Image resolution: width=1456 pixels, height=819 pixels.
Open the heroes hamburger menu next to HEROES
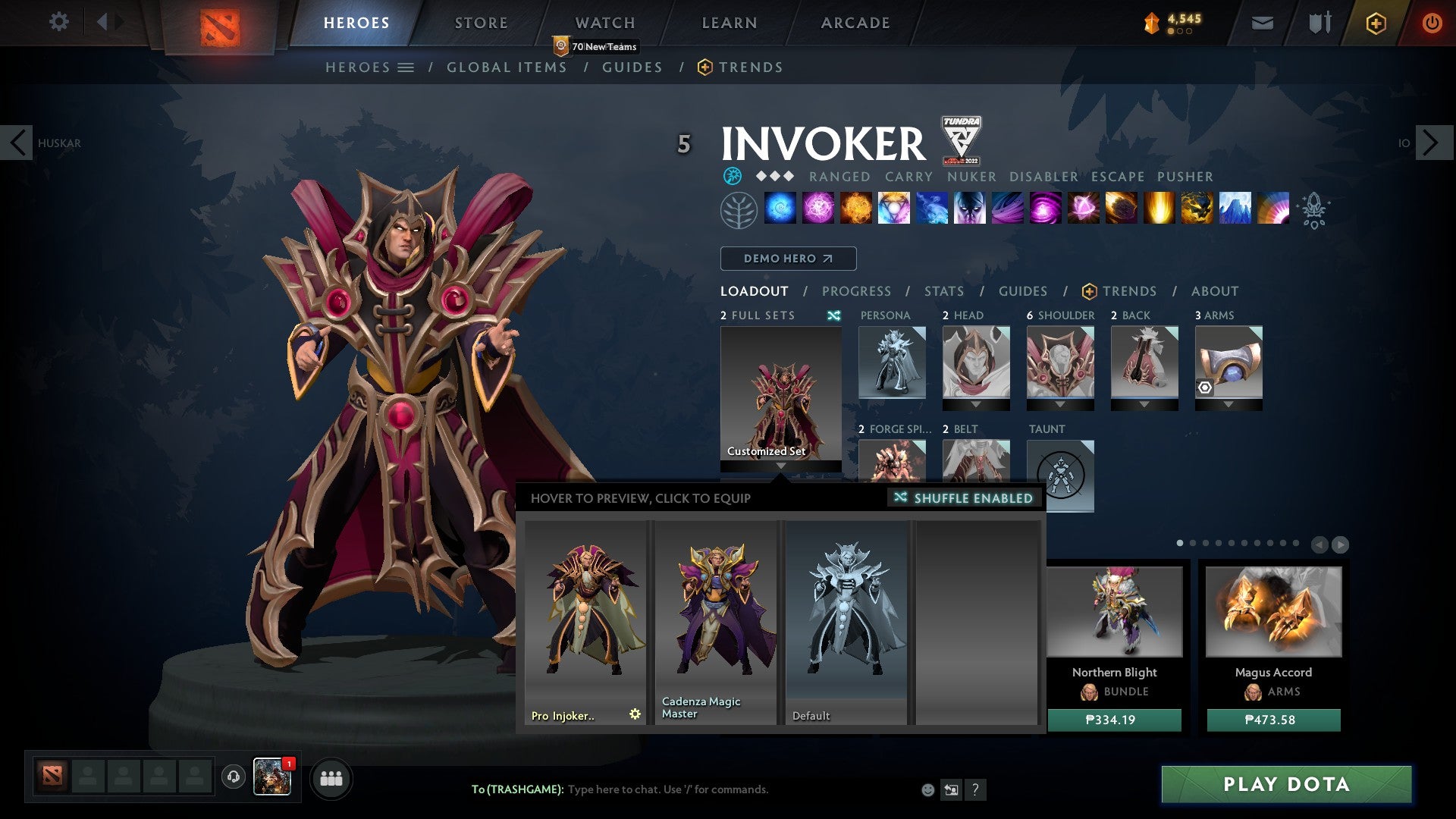[406, 67]
